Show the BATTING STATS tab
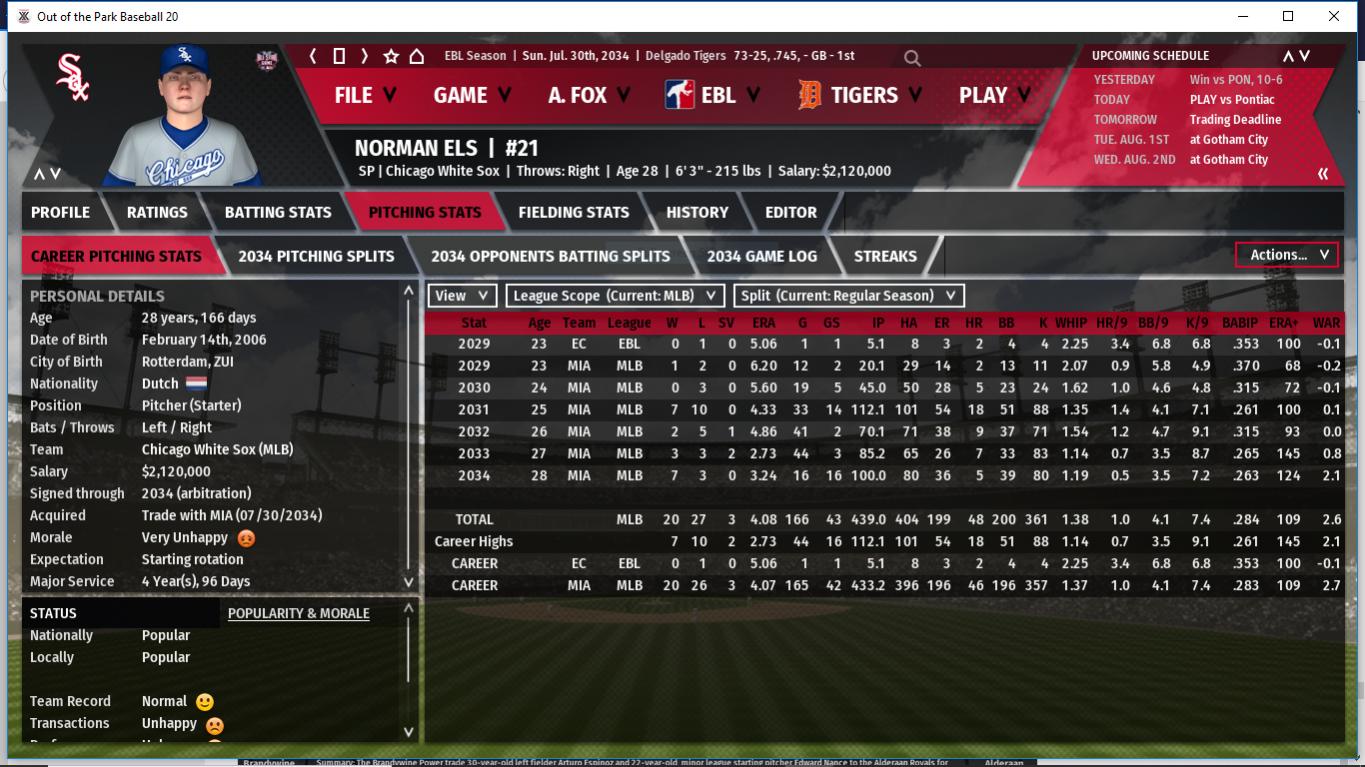1365x767 pixels. coord(277,212)
